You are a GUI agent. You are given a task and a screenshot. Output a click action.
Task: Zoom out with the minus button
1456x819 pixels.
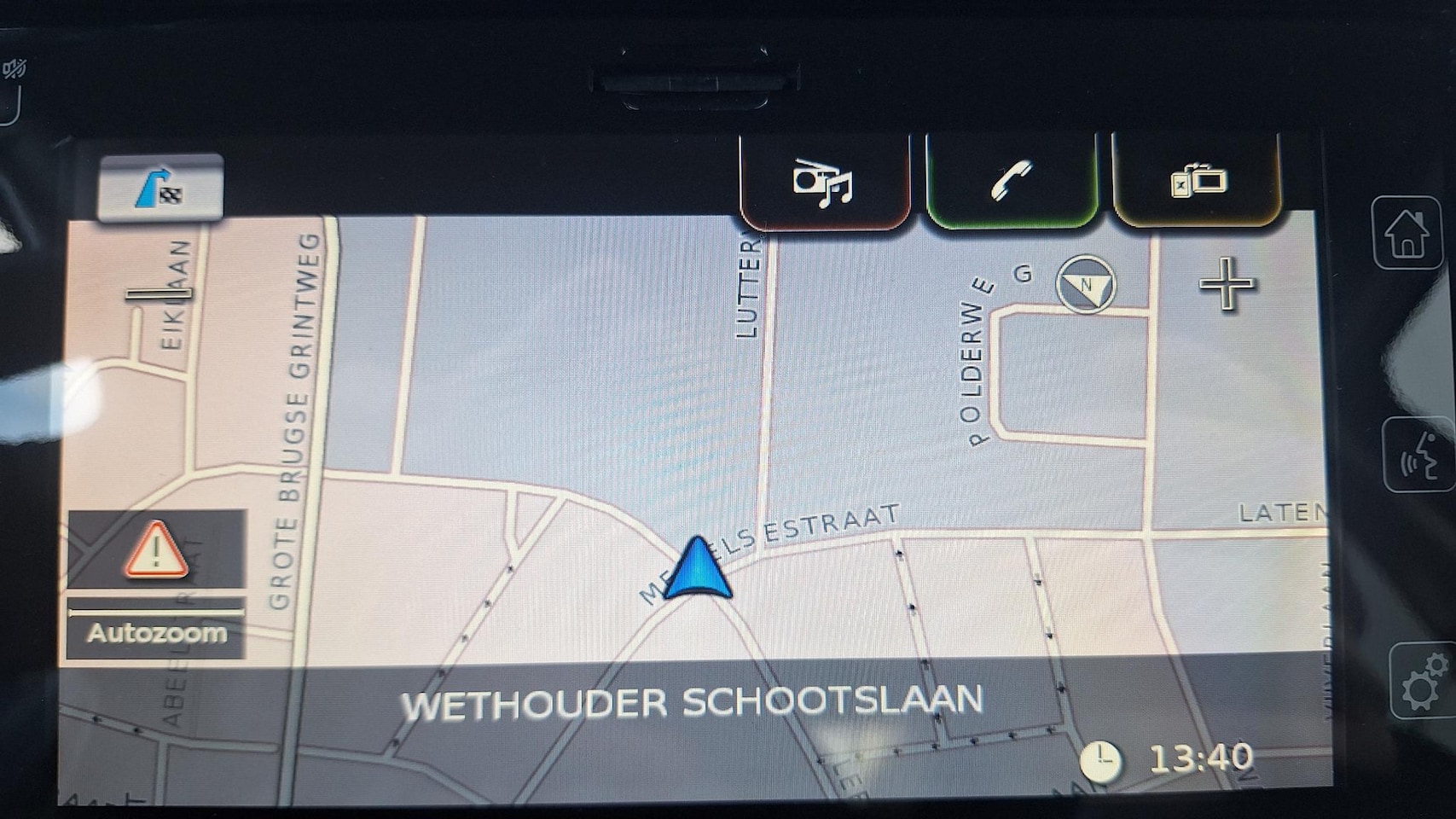(159, 294)
